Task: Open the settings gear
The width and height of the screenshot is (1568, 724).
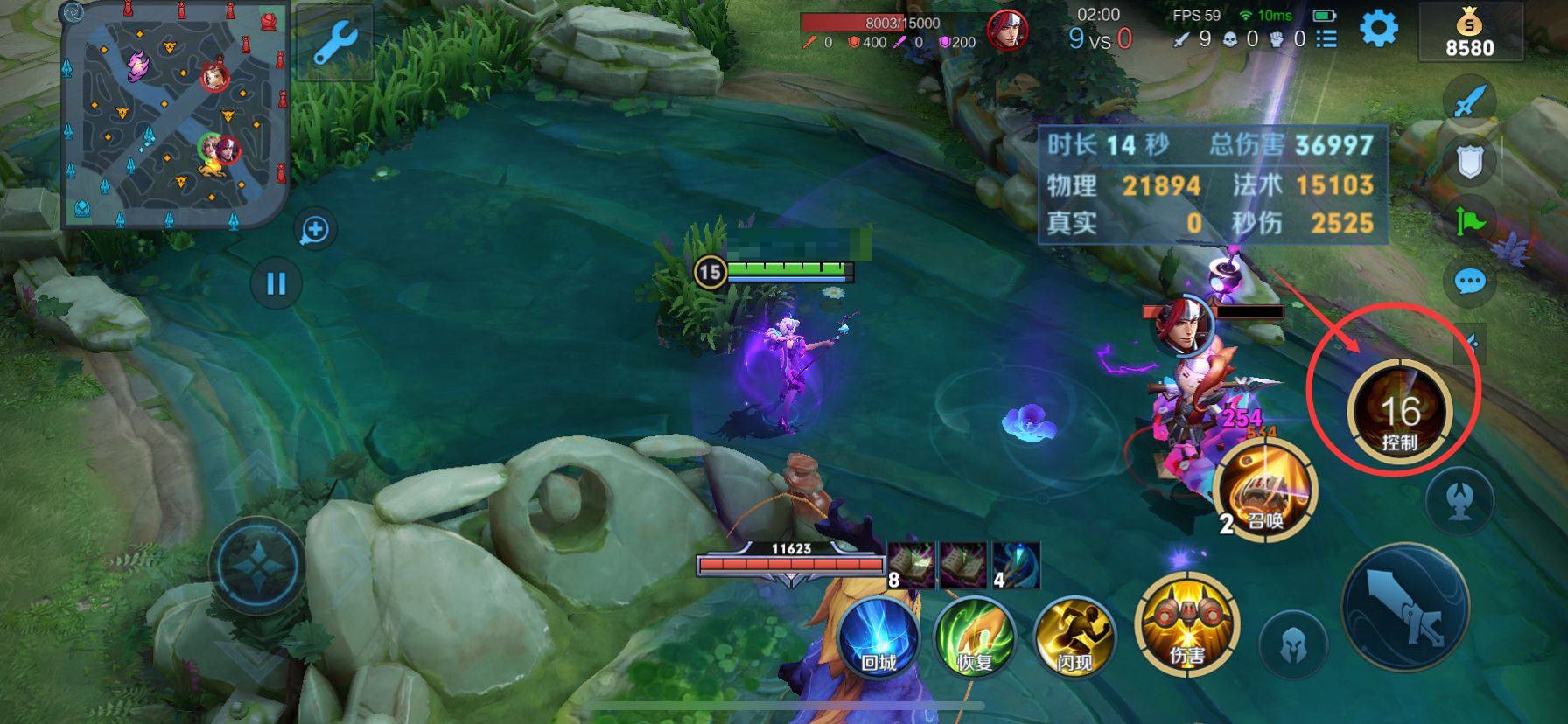Action: coord(1379,29)
